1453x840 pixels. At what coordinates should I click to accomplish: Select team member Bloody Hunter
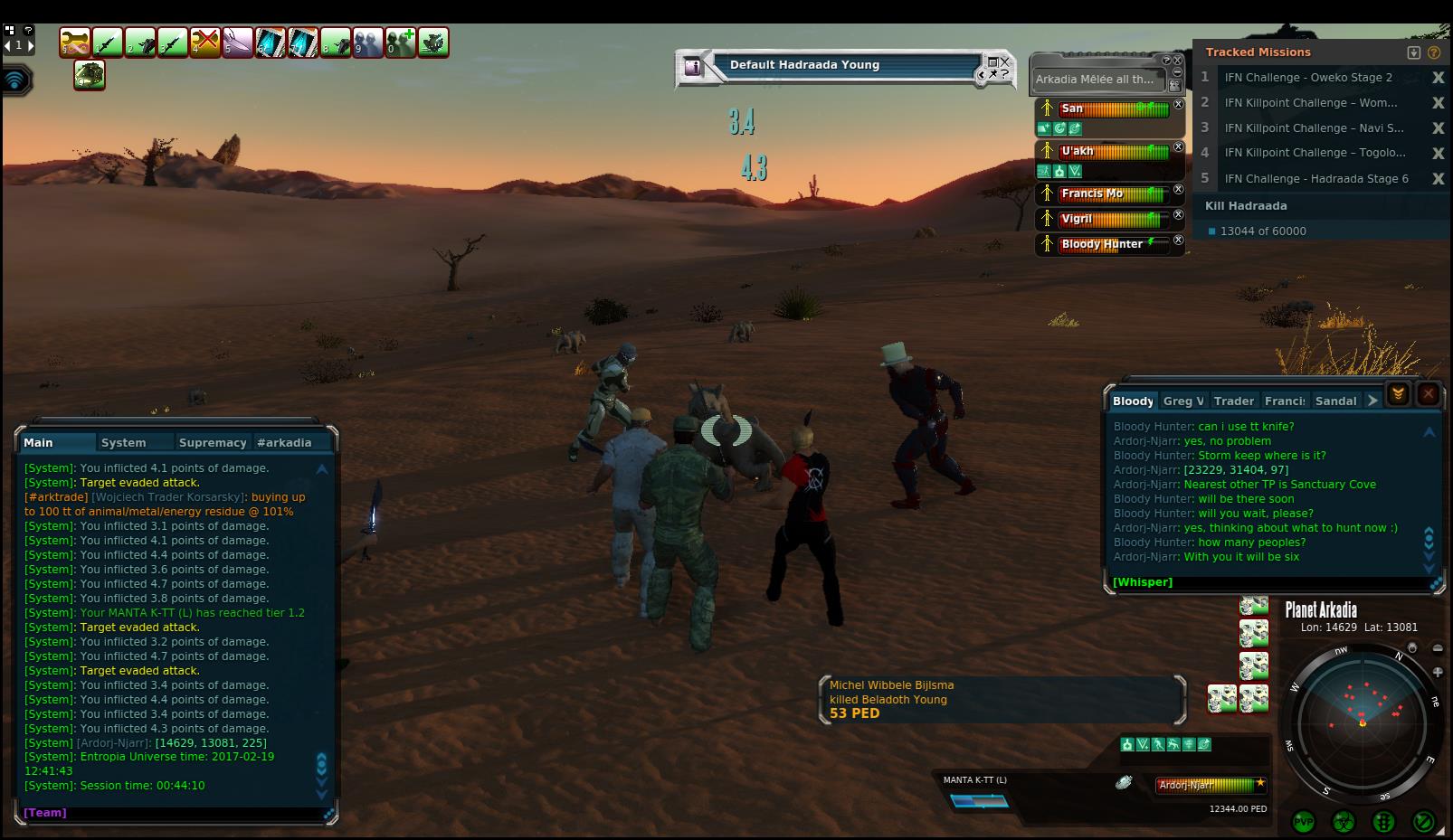[1102, 244]
